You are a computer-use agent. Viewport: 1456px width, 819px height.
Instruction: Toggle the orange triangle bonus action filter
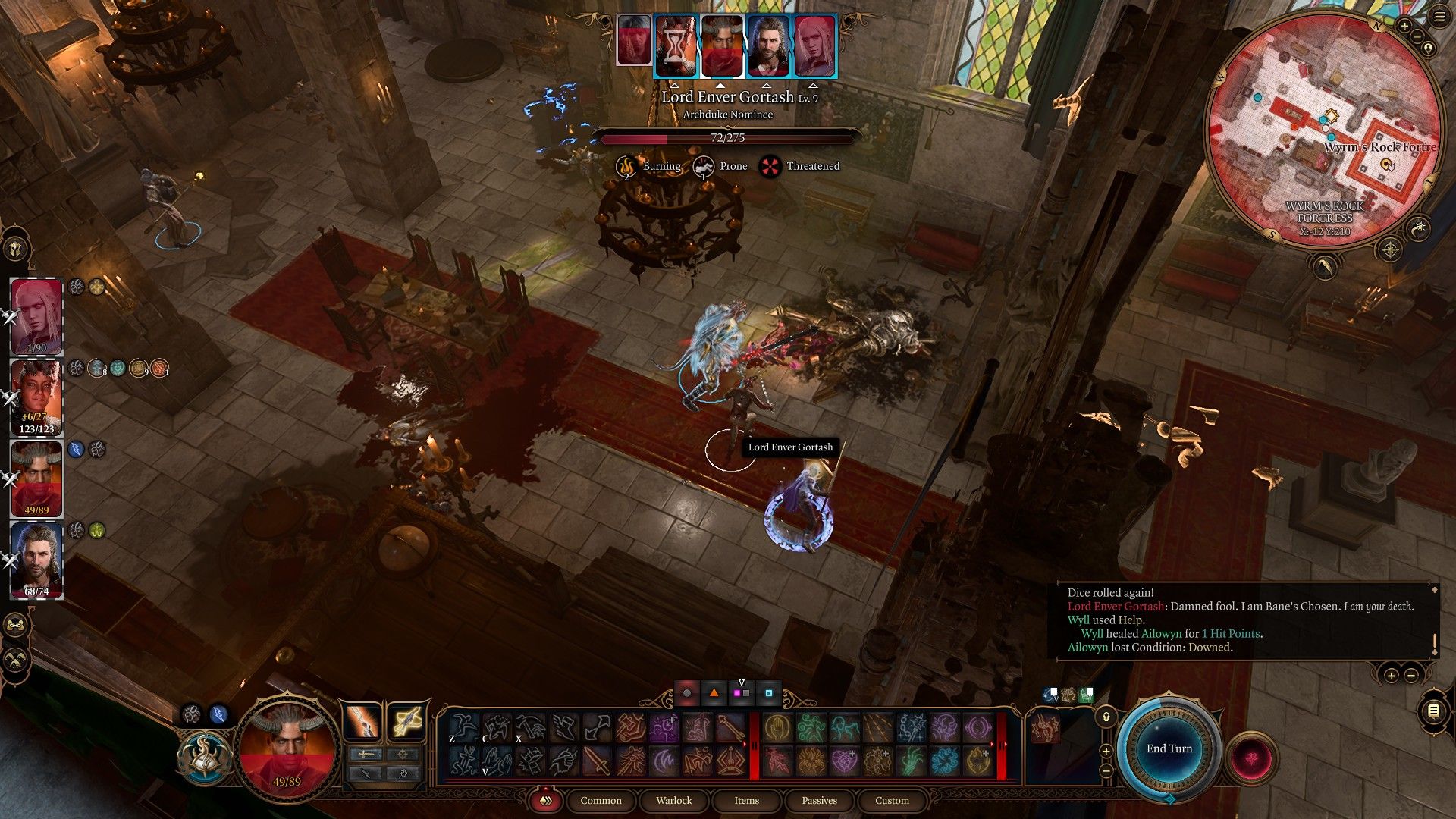[x=714, y=692]
